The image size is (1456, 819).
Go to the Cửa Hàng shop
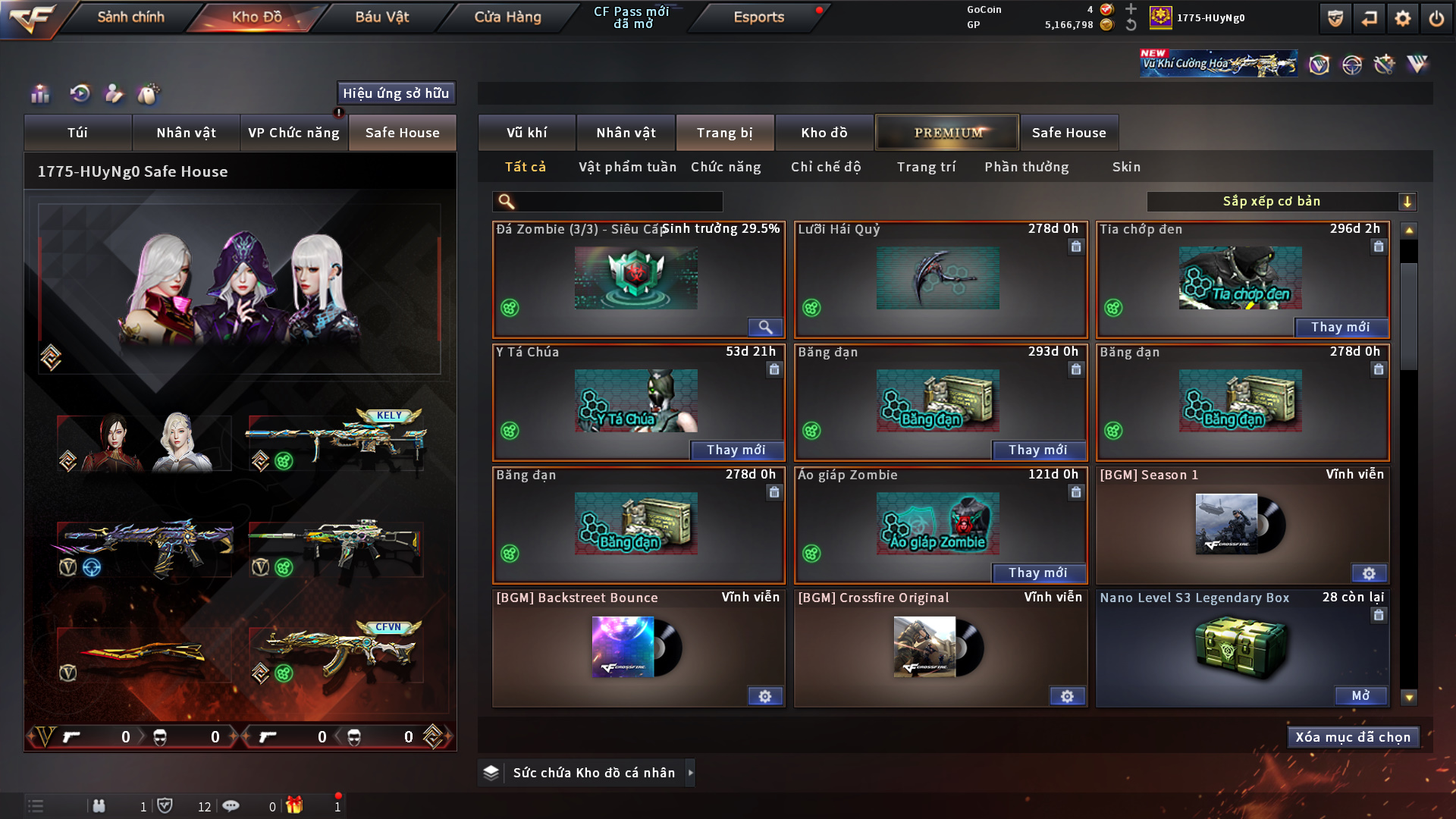507,17
